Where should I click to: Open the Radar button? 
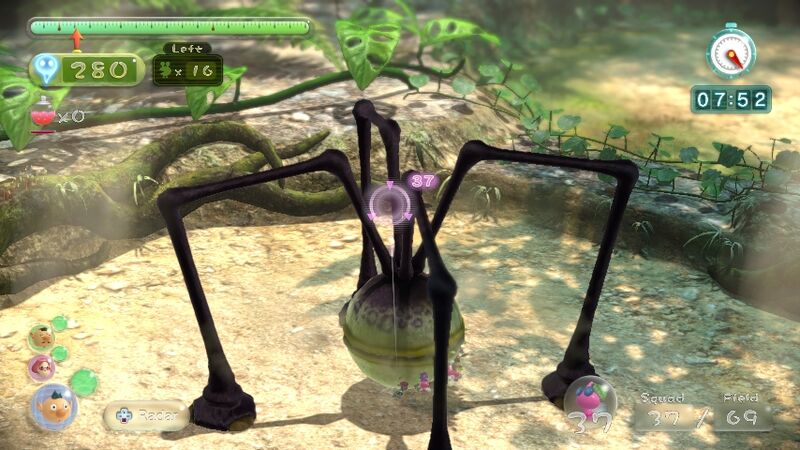click(146, 416)
